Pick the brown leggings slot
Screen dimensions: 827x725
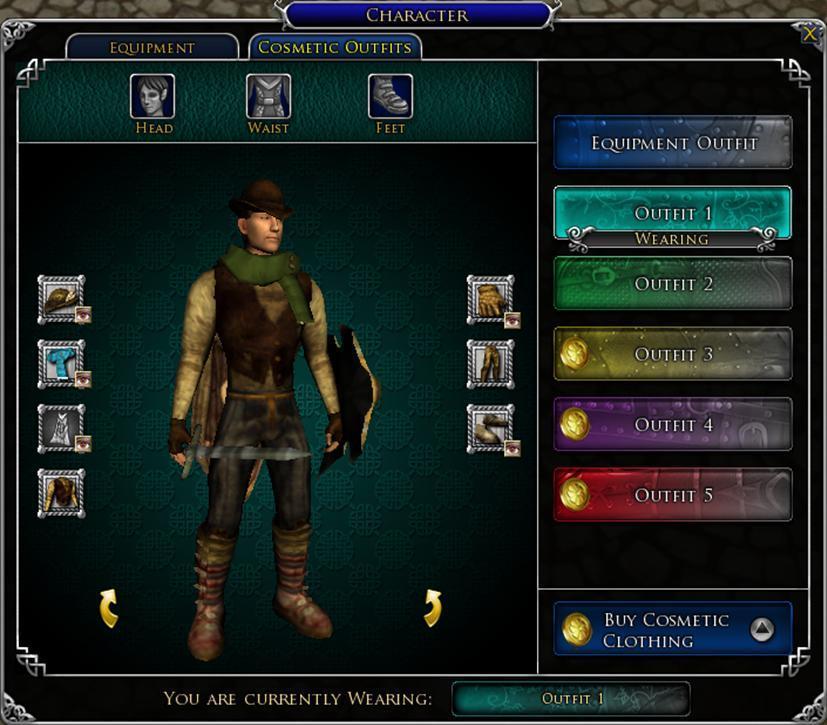click(x=489, y=363)
